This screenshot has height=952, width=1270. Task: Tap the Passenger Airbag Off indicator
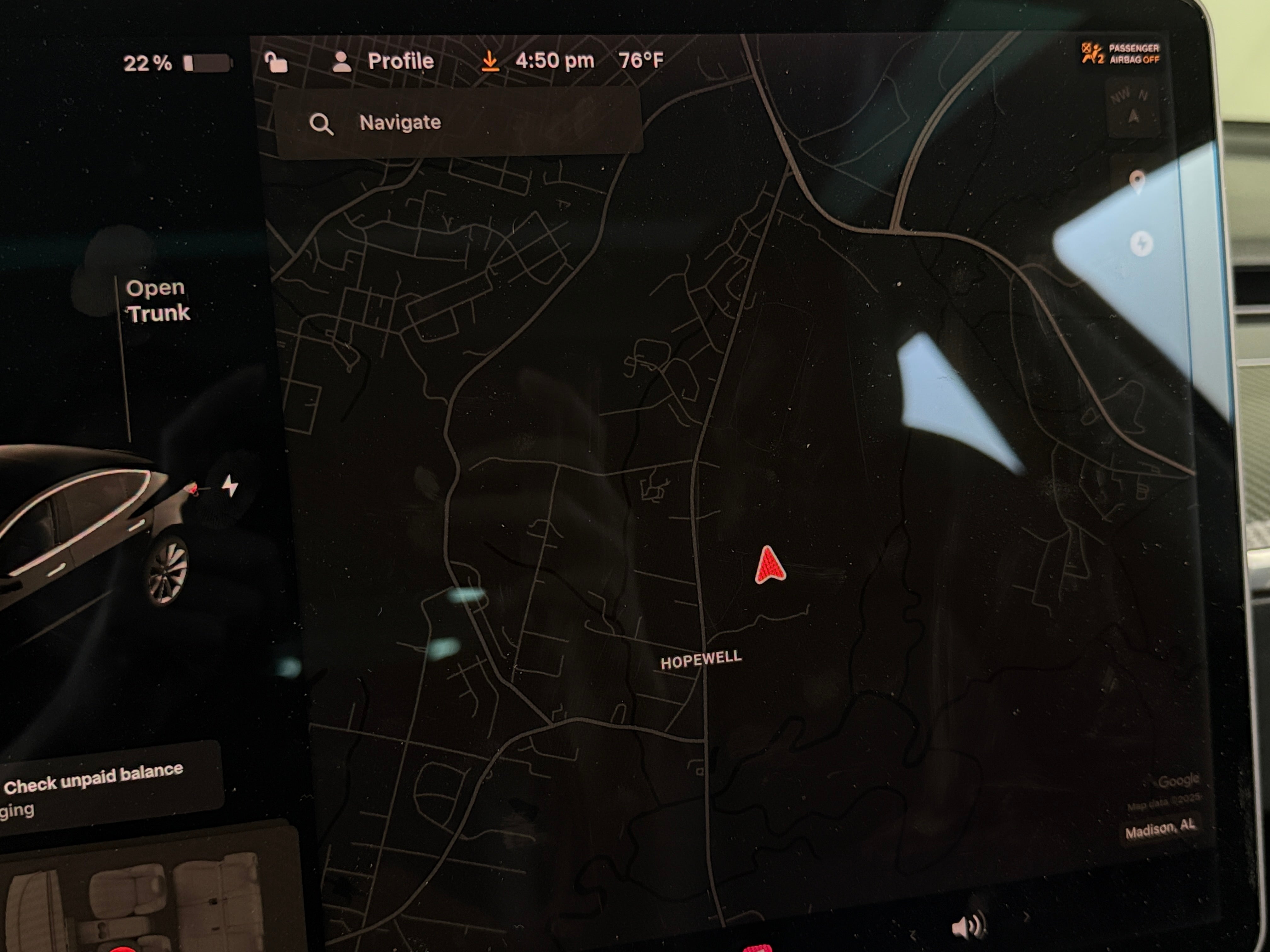(1121, 54)
